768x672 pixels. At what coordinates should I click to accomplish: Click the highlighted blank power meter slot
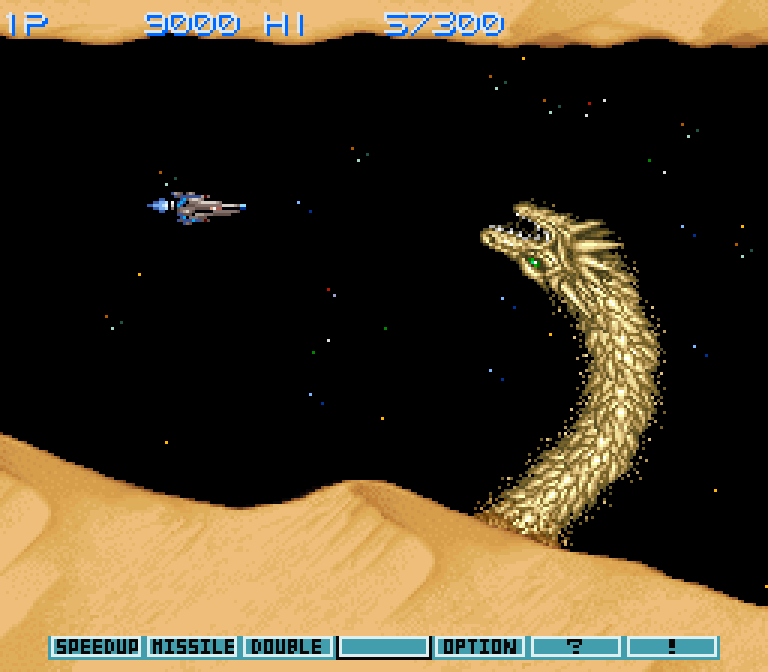[384, 647]
